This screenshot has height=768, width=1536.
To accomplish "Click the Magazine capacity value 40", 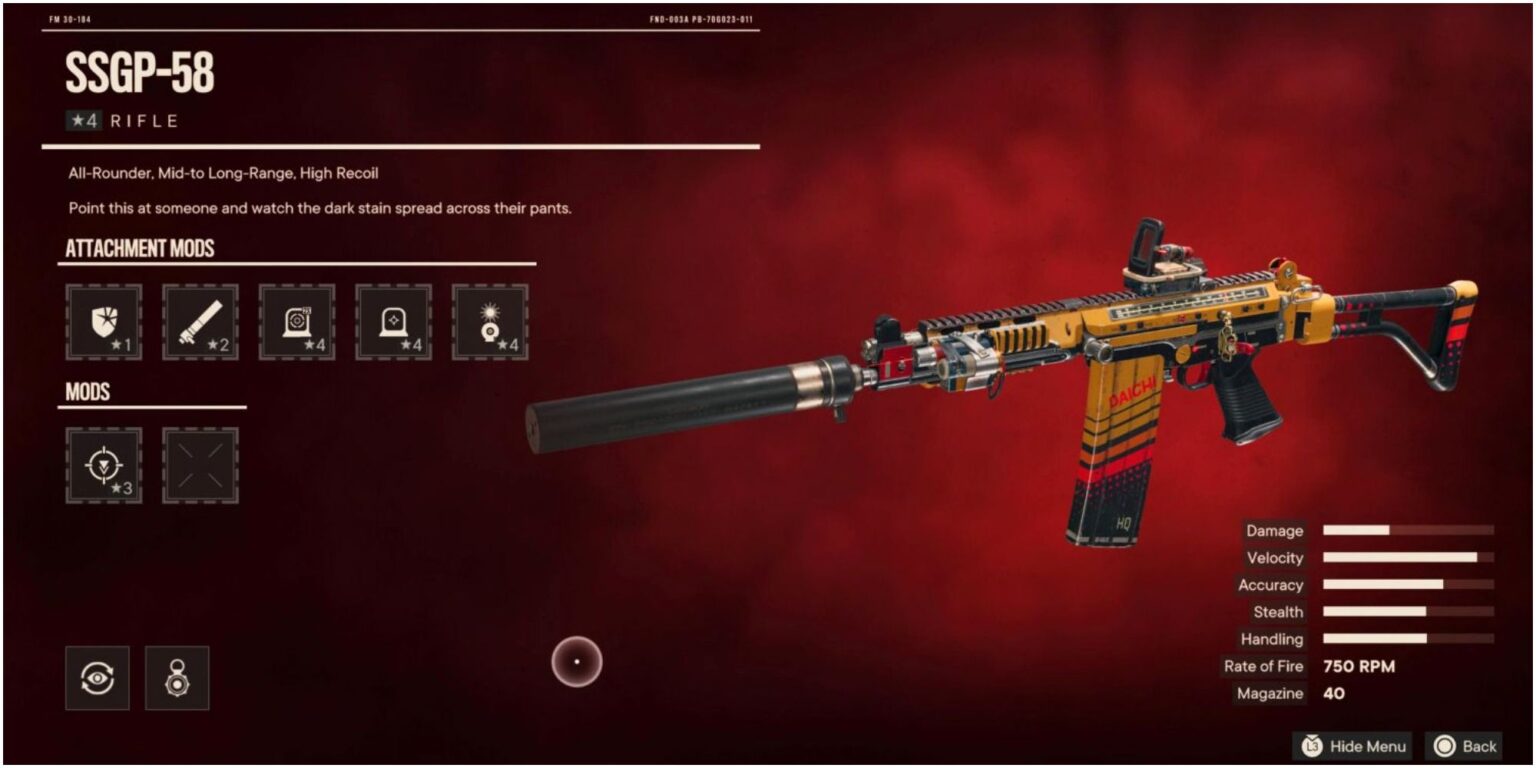I will tap(1333, 693).
